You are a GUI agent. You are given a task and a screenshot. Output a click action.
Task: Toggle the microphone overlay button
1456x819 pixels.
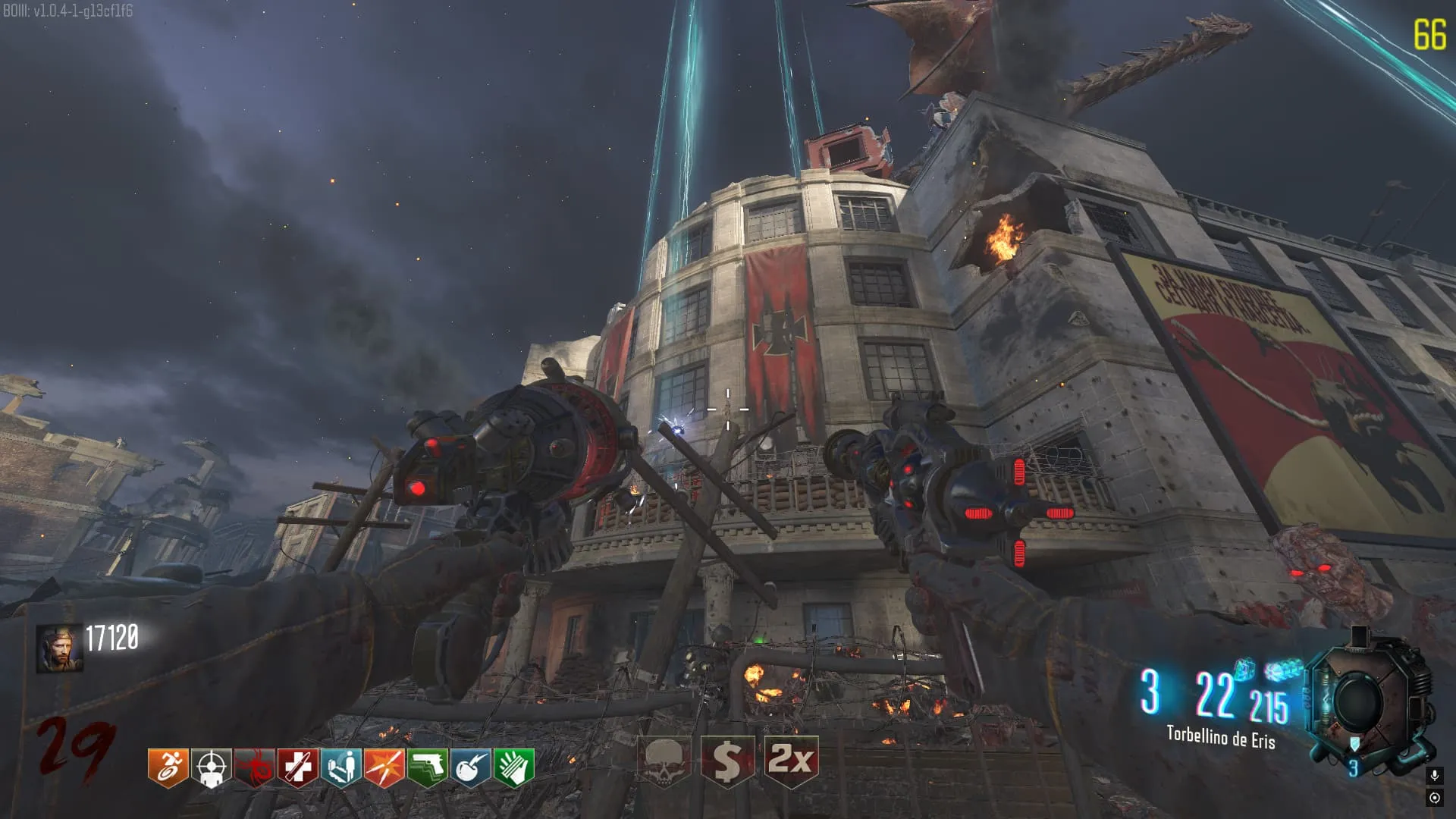click(1434, 775)
